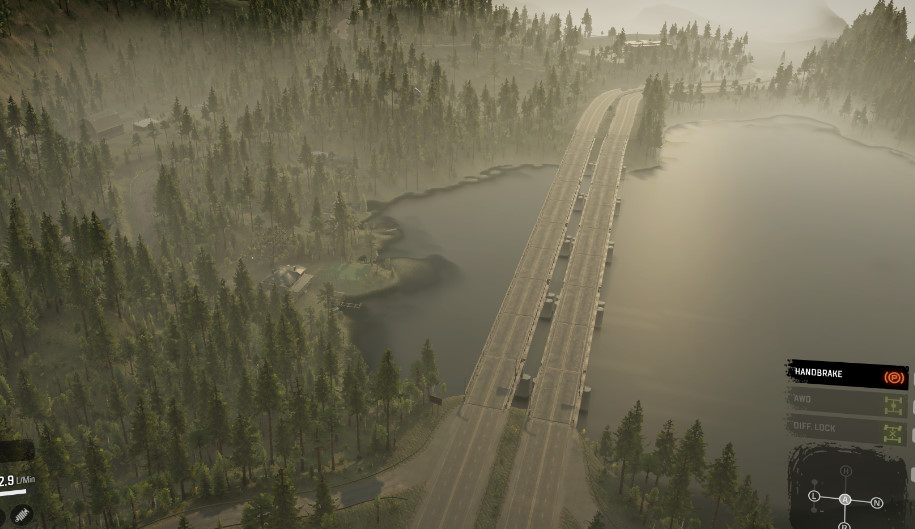Choose the H gear on the shifter
This screenshot has height=529, width=915.
coord(846,471)
